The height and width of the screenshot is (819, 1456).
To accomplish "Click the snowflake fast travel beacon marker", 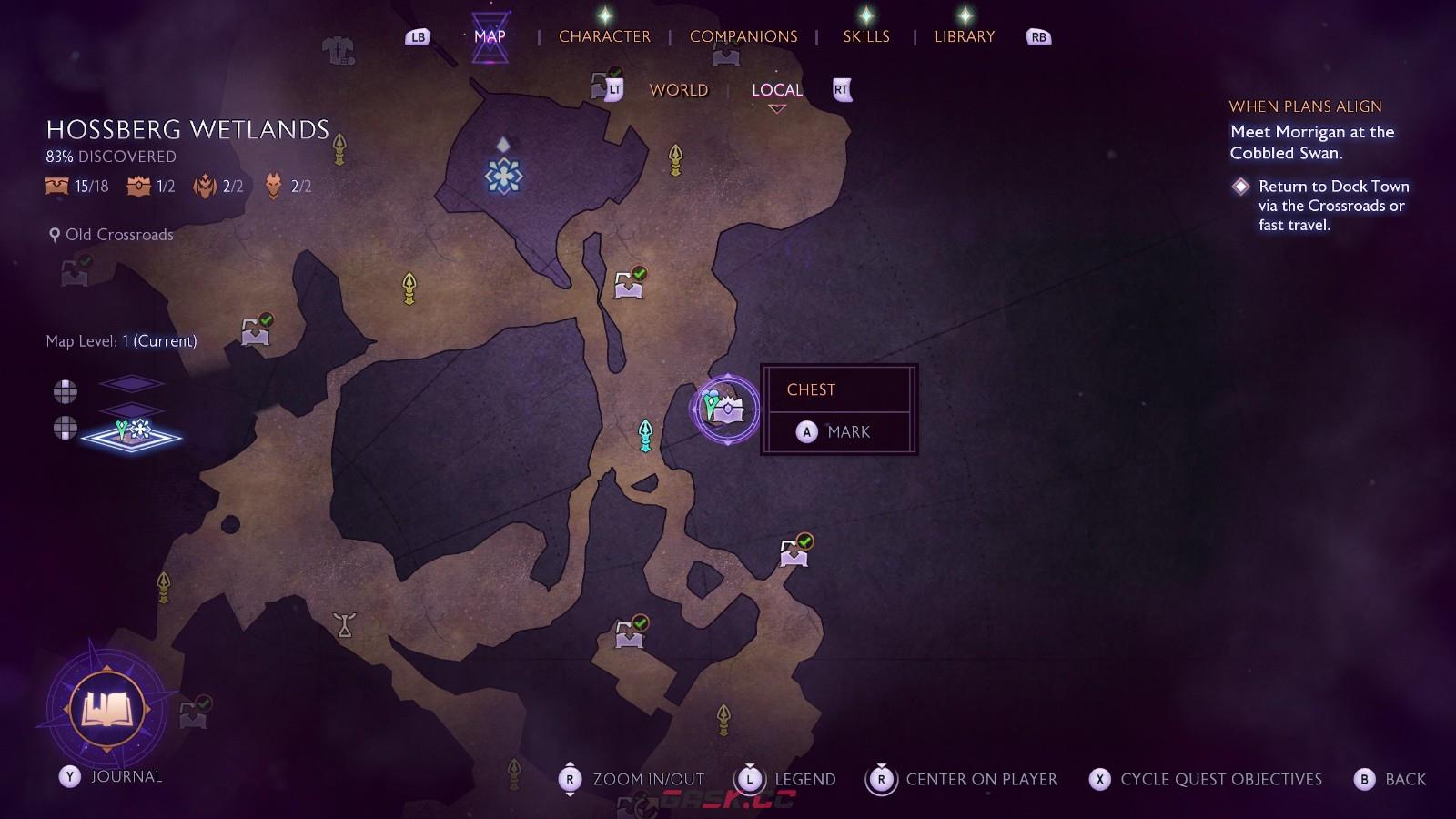I will pyautogui.click(x=503, y=175).
